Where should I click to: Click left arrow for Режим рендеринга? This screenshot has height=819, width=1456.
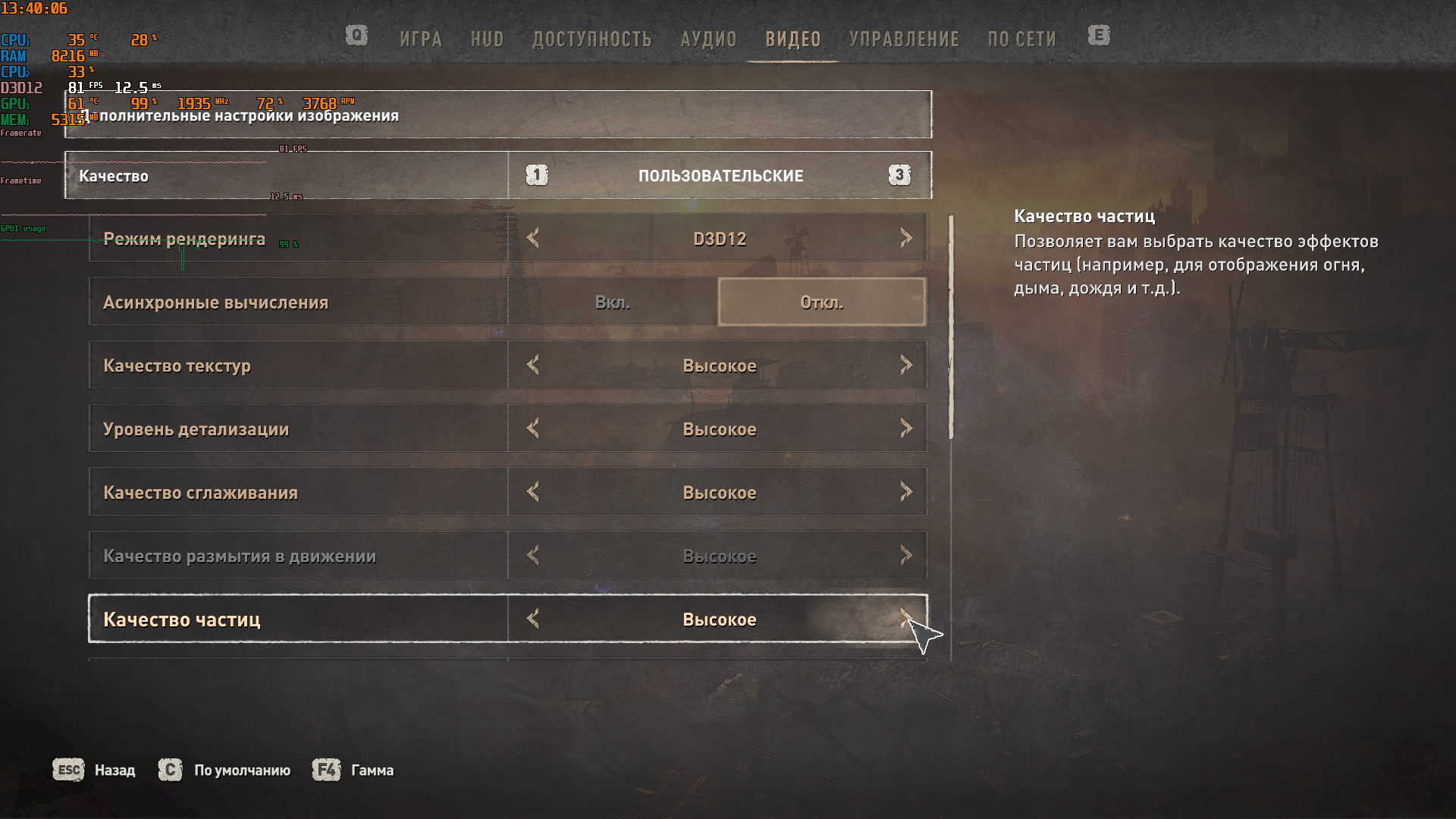533,239
